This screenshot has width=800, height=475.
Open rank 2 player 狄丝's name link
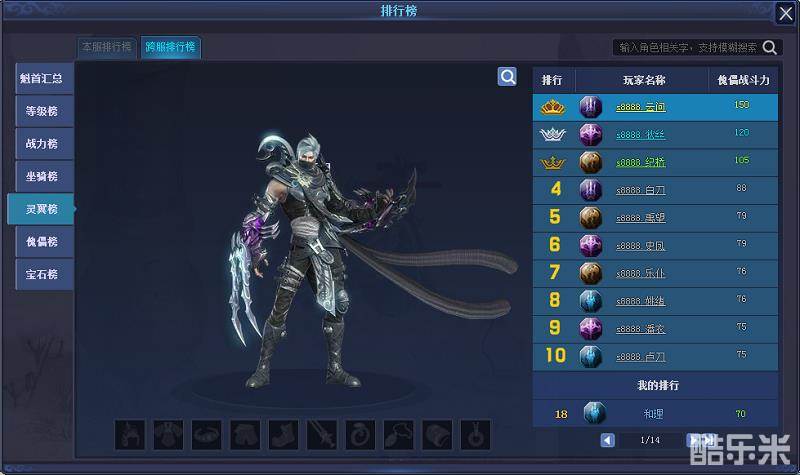[641, 134]
